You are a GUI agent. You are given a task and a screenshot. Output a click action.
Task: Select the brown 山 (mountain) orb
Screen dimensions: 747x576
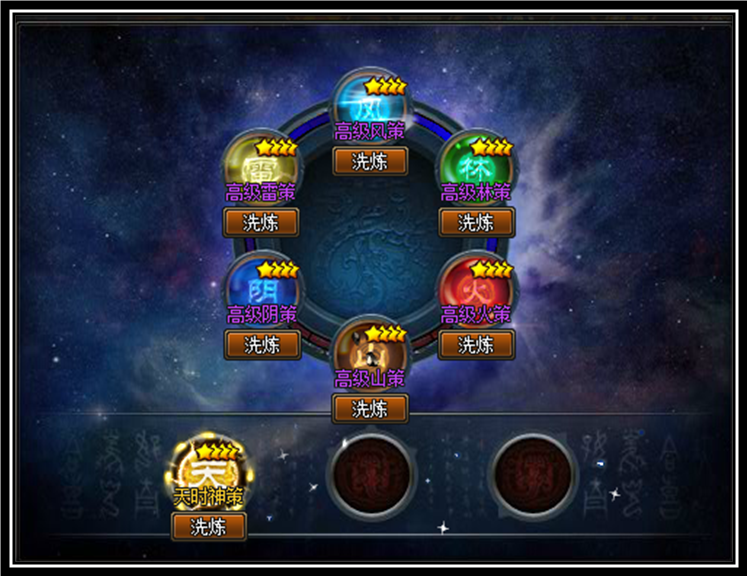tap(370, 349)
